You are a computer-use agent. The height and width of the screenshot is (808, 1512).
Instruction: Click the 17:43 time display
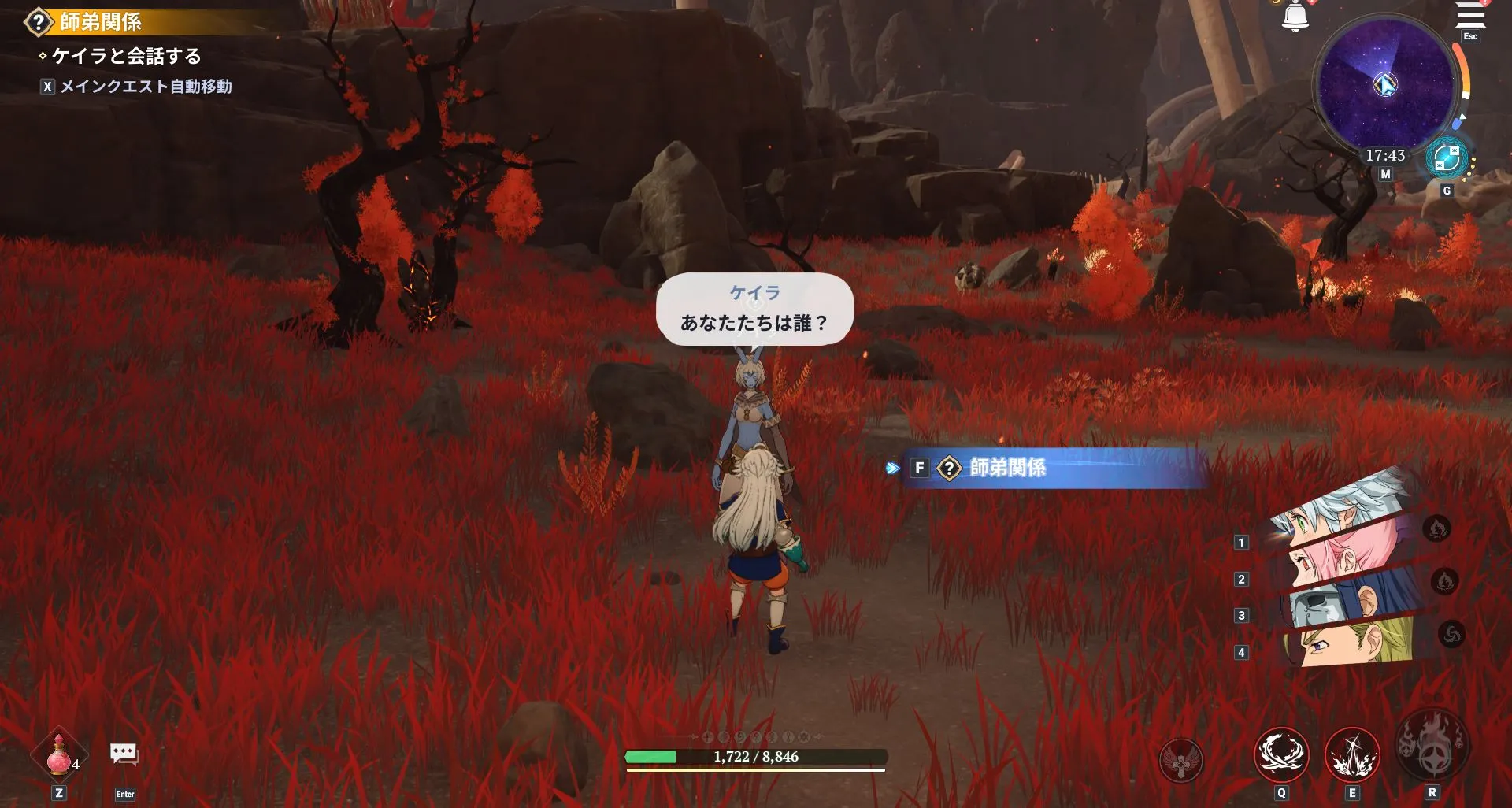(x=1384, y=156)
